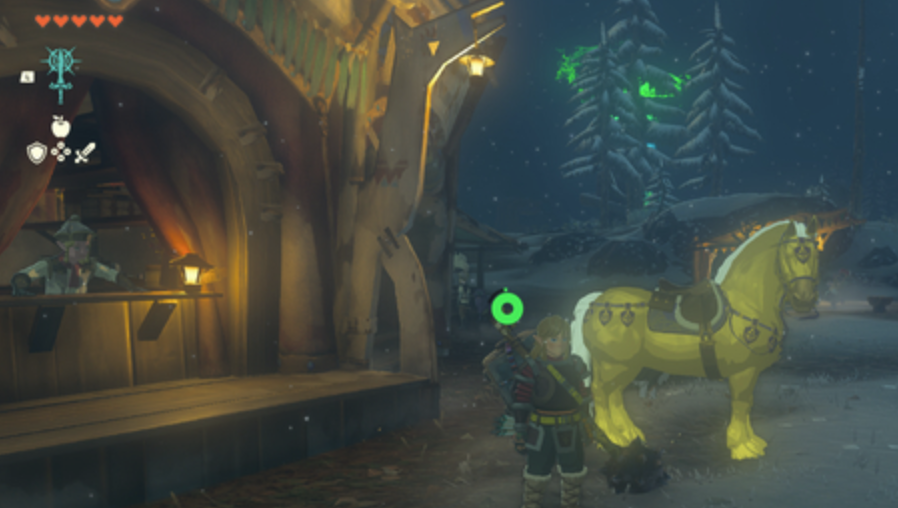Open the apple item quick-select

point(60,127)
